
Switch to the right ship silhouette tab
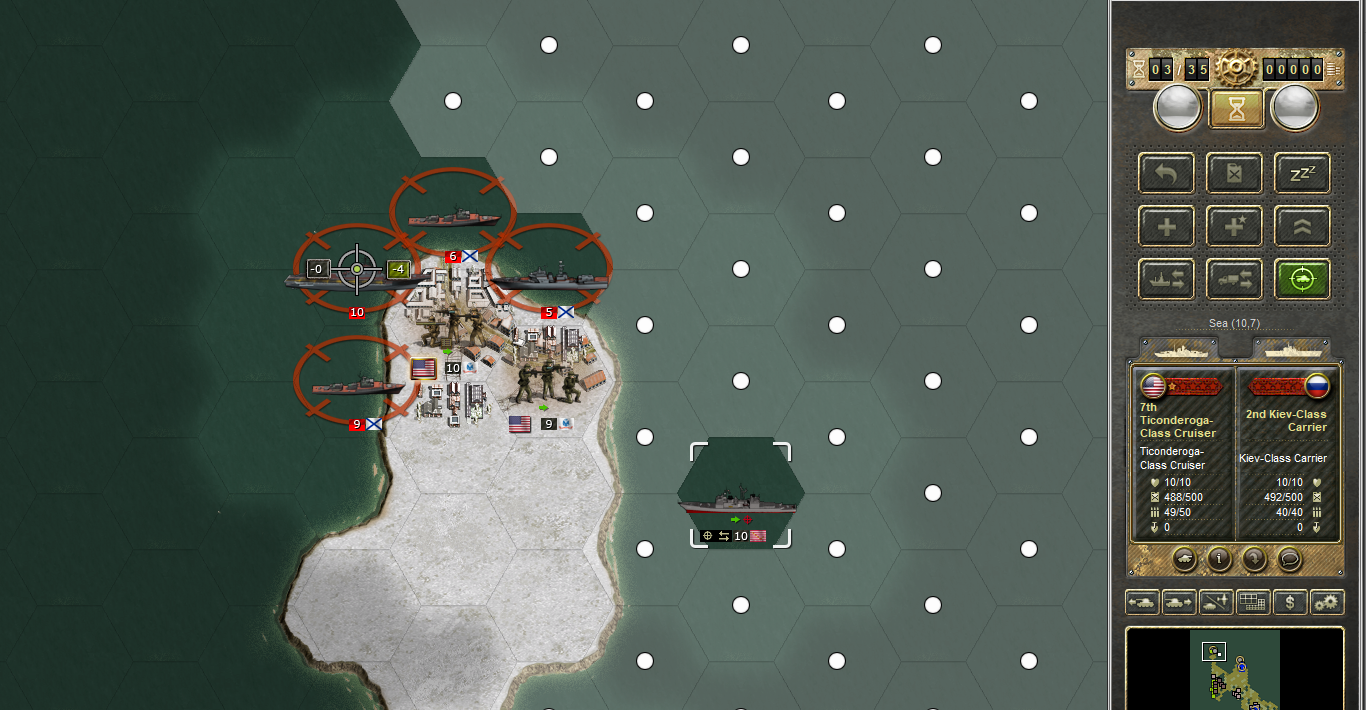click(x=1292, y=349)
